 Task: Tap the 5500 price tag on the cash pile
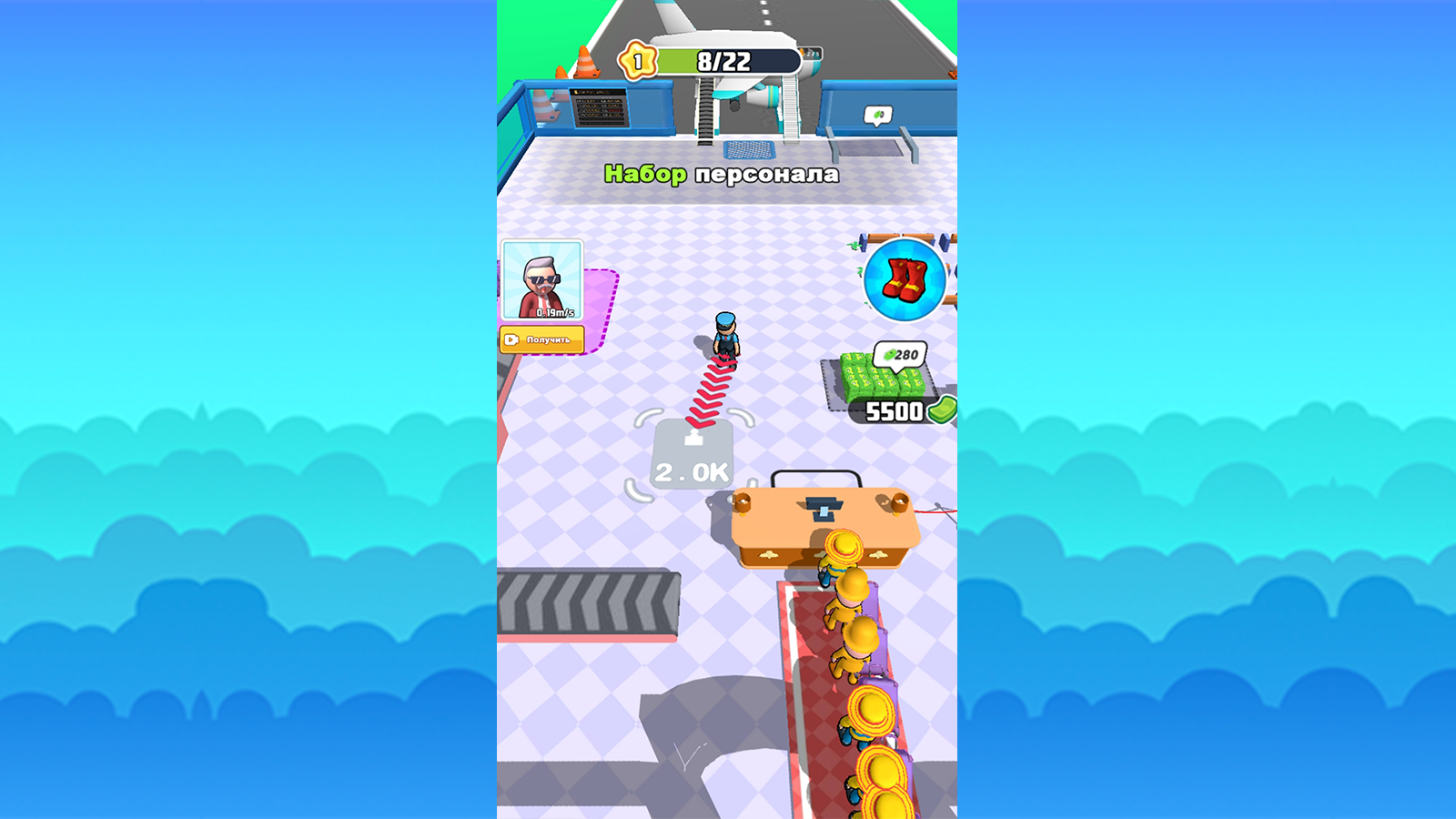pos(896,411)
